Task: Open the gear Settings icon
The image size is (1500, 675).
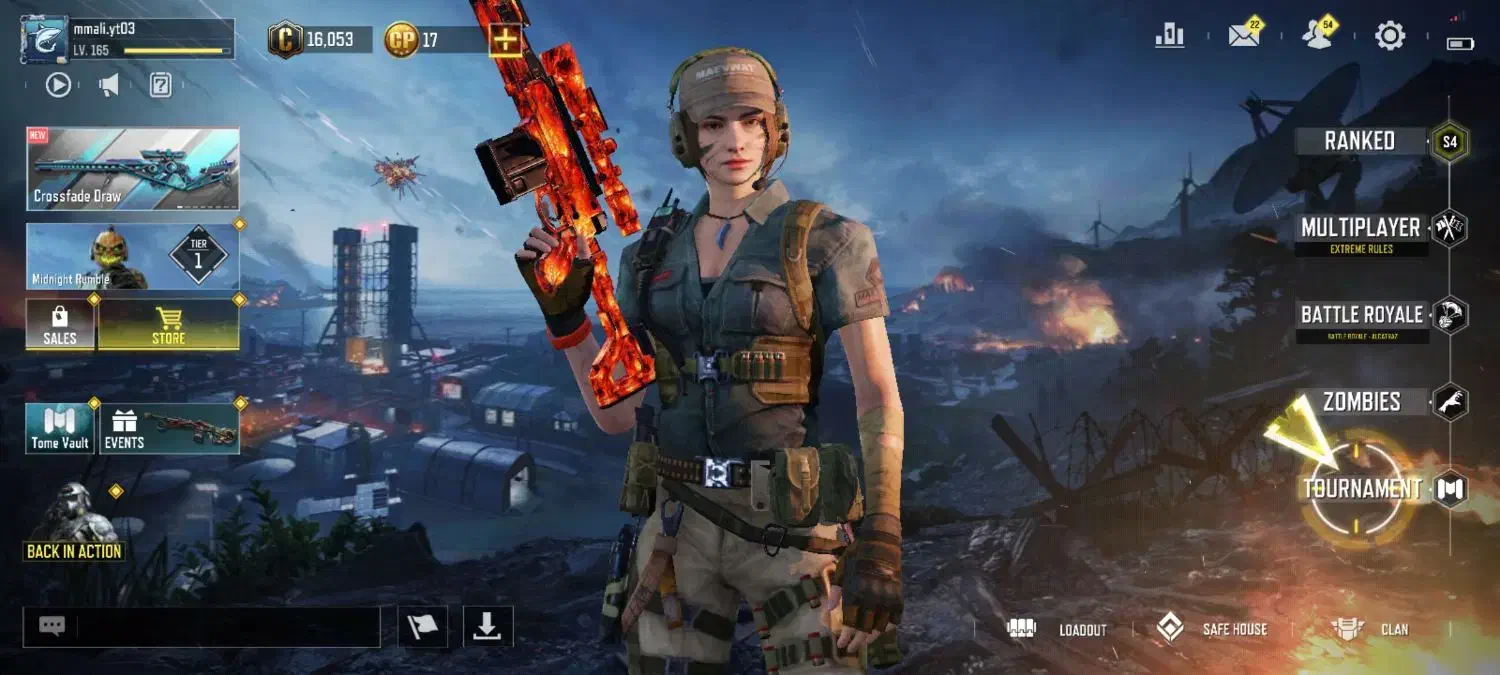Action: click(1390, 37)
